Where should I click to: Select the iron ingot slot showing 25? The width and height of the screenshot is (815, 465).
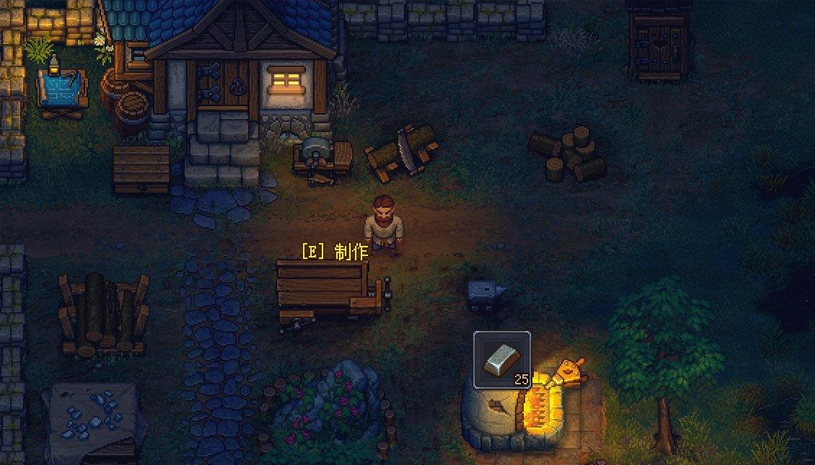[501, 359]
